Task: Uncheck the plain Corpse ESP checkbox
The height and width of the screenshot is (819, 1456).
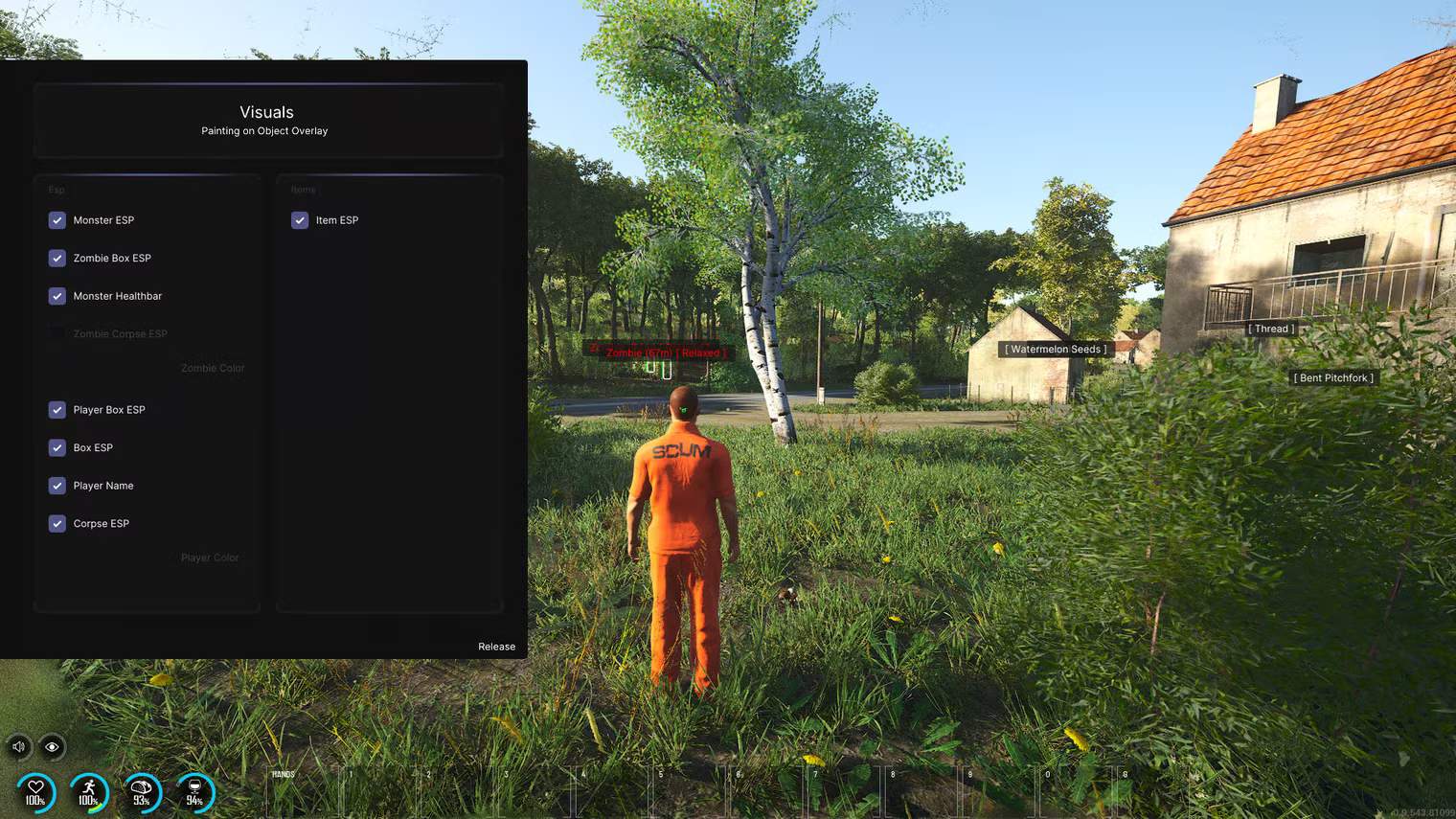Action: [57, 524]
